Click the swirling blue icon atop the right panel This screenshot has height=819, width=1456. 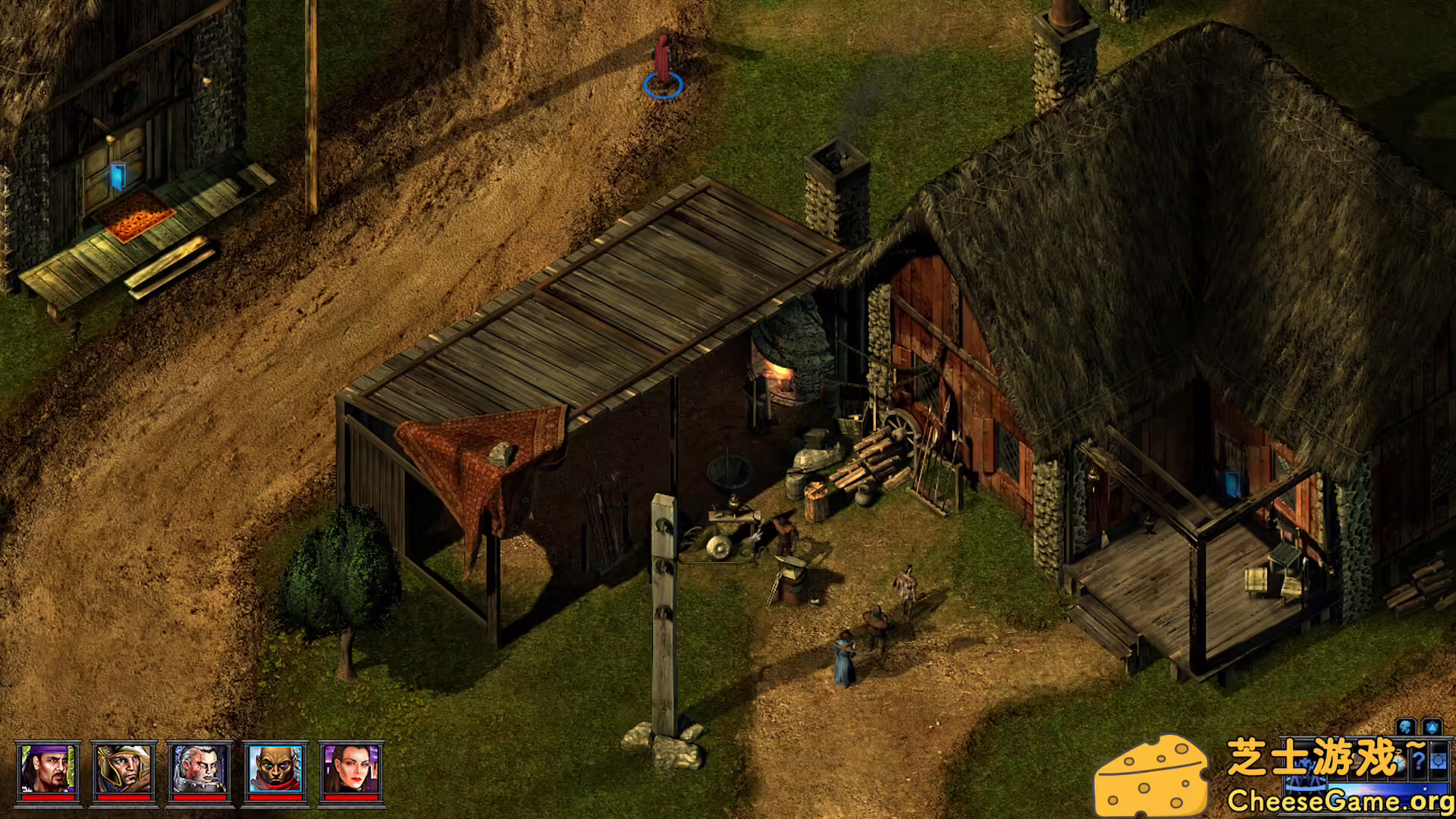pos(1405,726)
